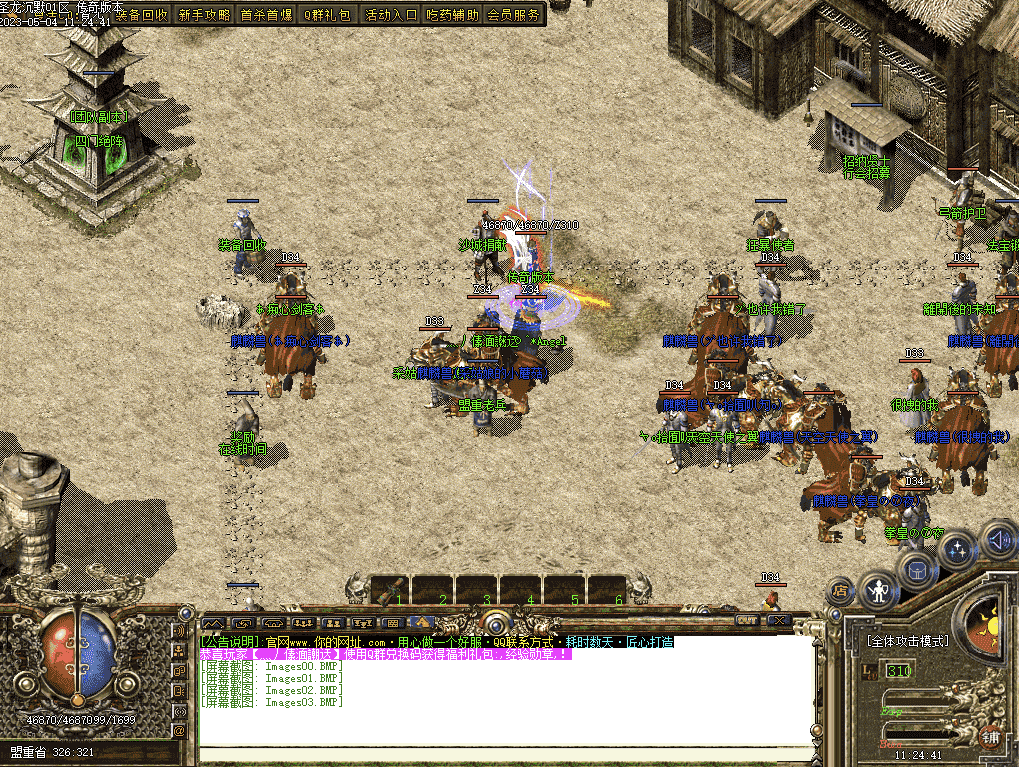Open the 新手攻略 beginner guide

pos(204,15)
